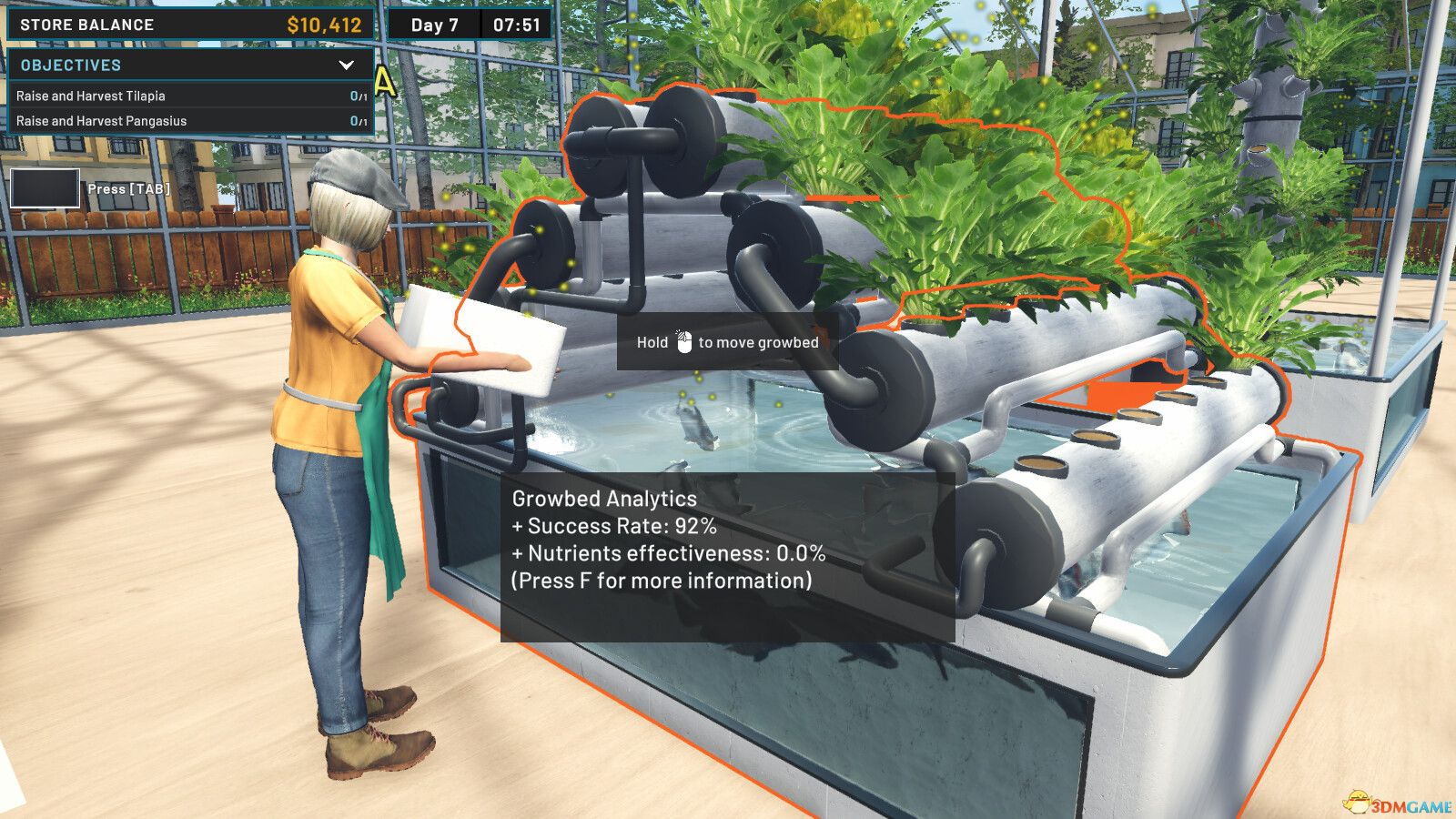The image size is (1456, 819).
Task: Click the 07:51 game clock
Action: click(x=511, y=25)
